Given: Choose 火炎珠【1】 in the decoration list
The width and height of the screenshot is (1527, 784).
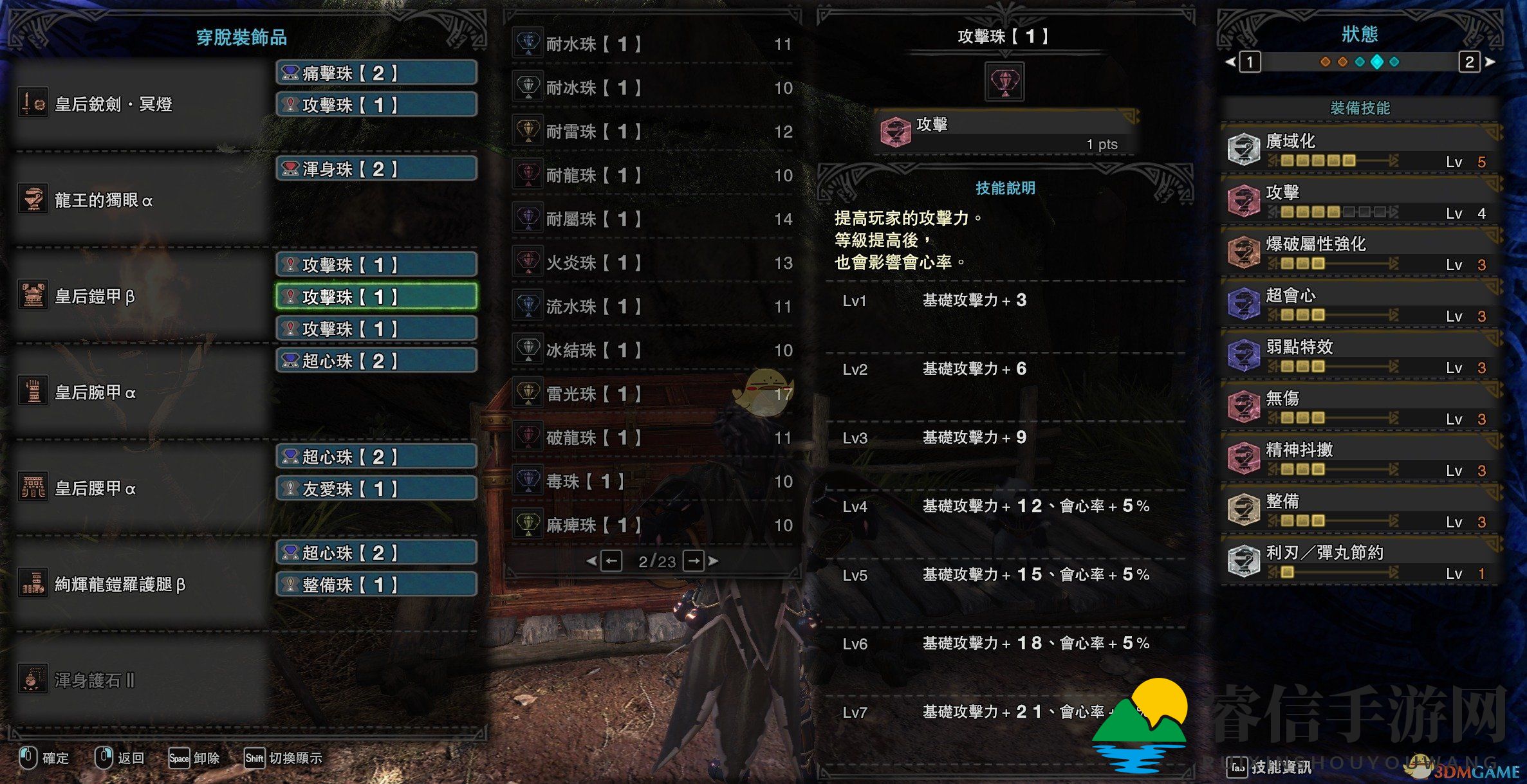Looking at the screenshot, I should point(653,262).
